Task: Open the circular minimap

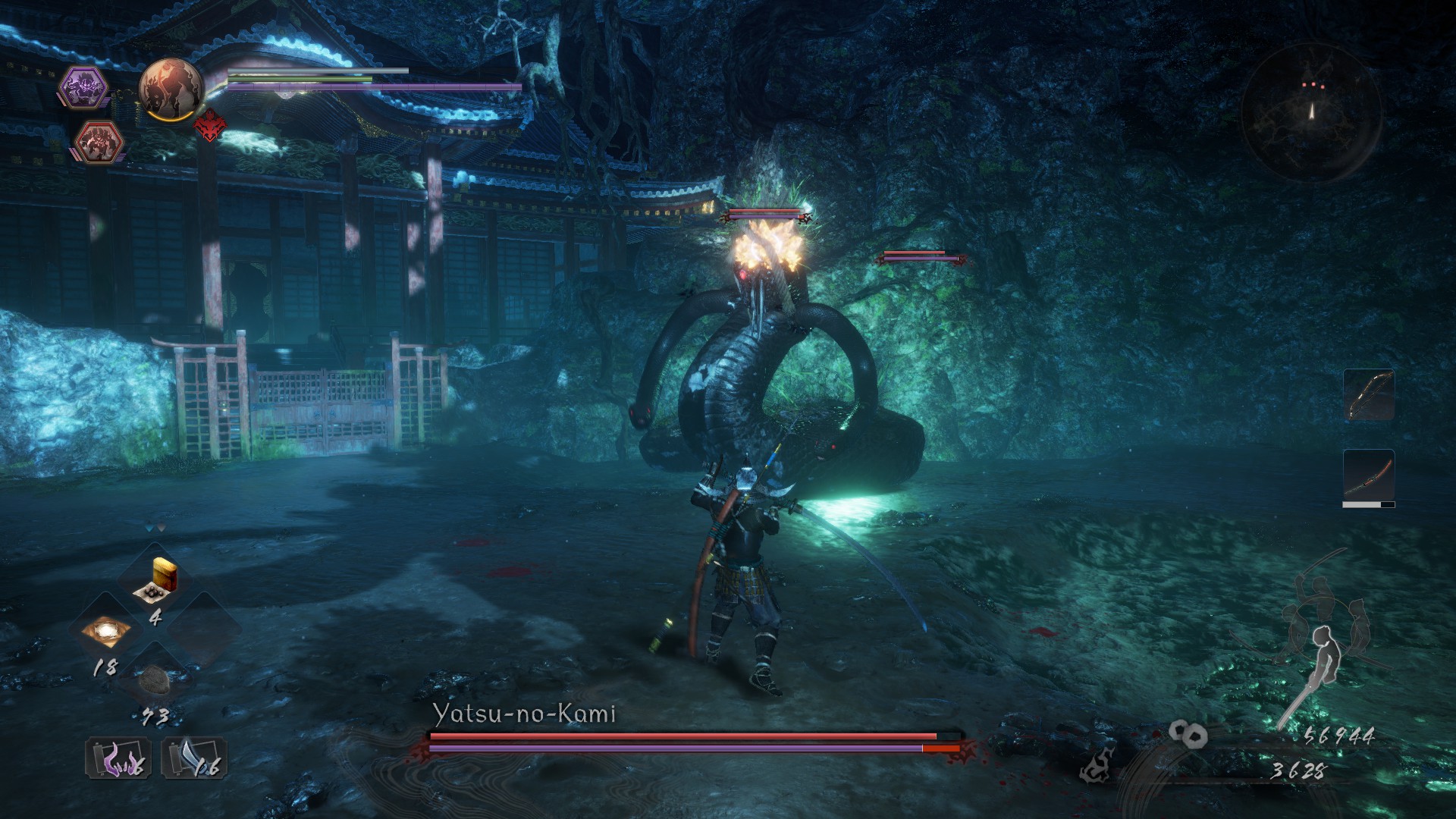Action: [1311, 111]
